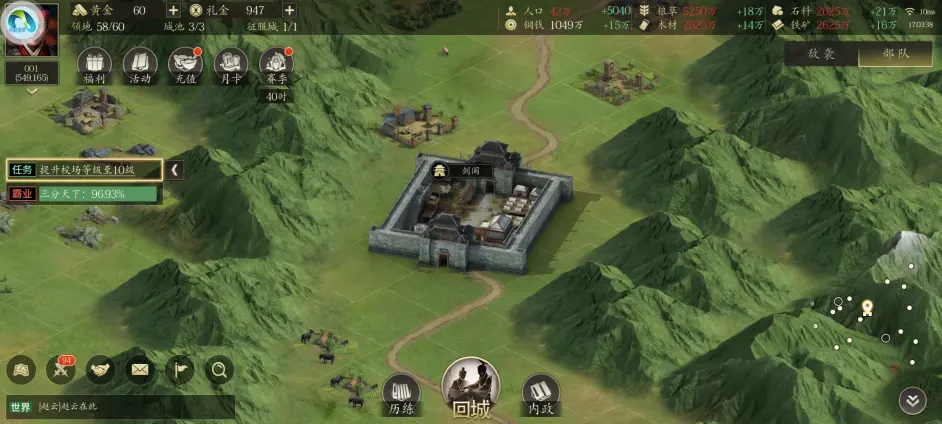Collapse the quest panel with the arrow
942x424 pixels.
tap(175, 170)
